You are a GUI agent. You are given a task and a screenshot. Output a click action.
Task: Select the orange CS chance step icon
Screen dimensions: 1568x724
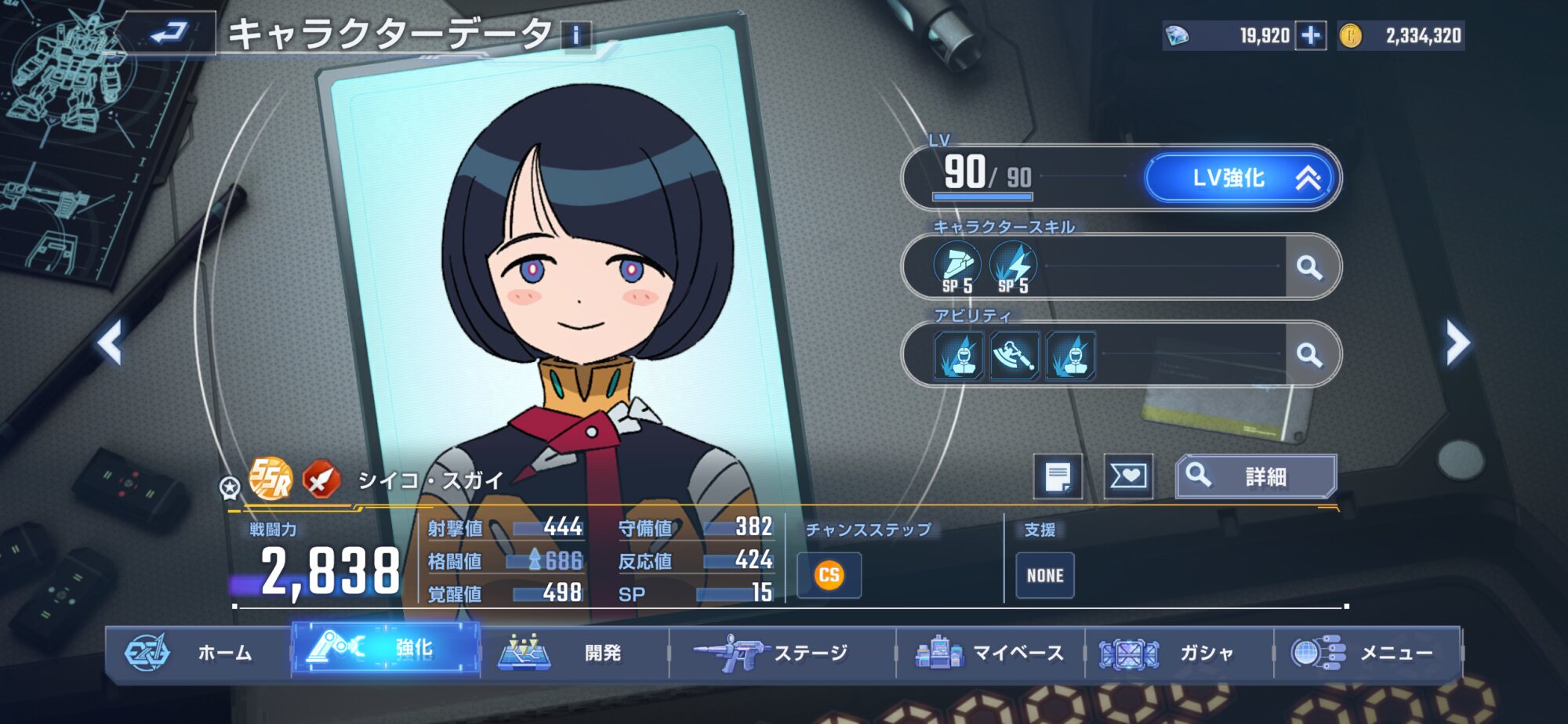tap(829, 575)
